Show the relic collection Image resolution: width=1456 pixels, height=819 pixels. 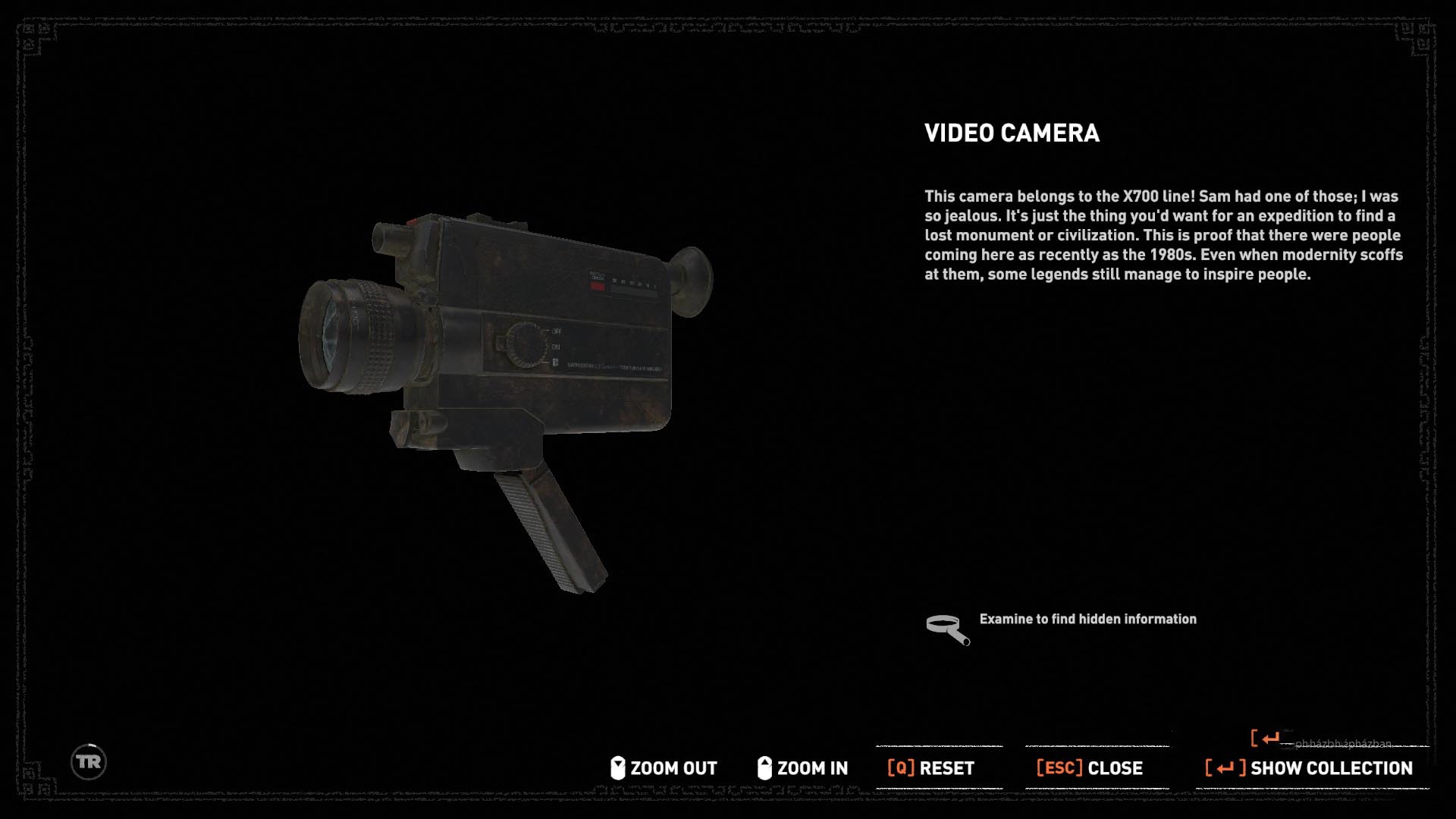pos(1310,768)
